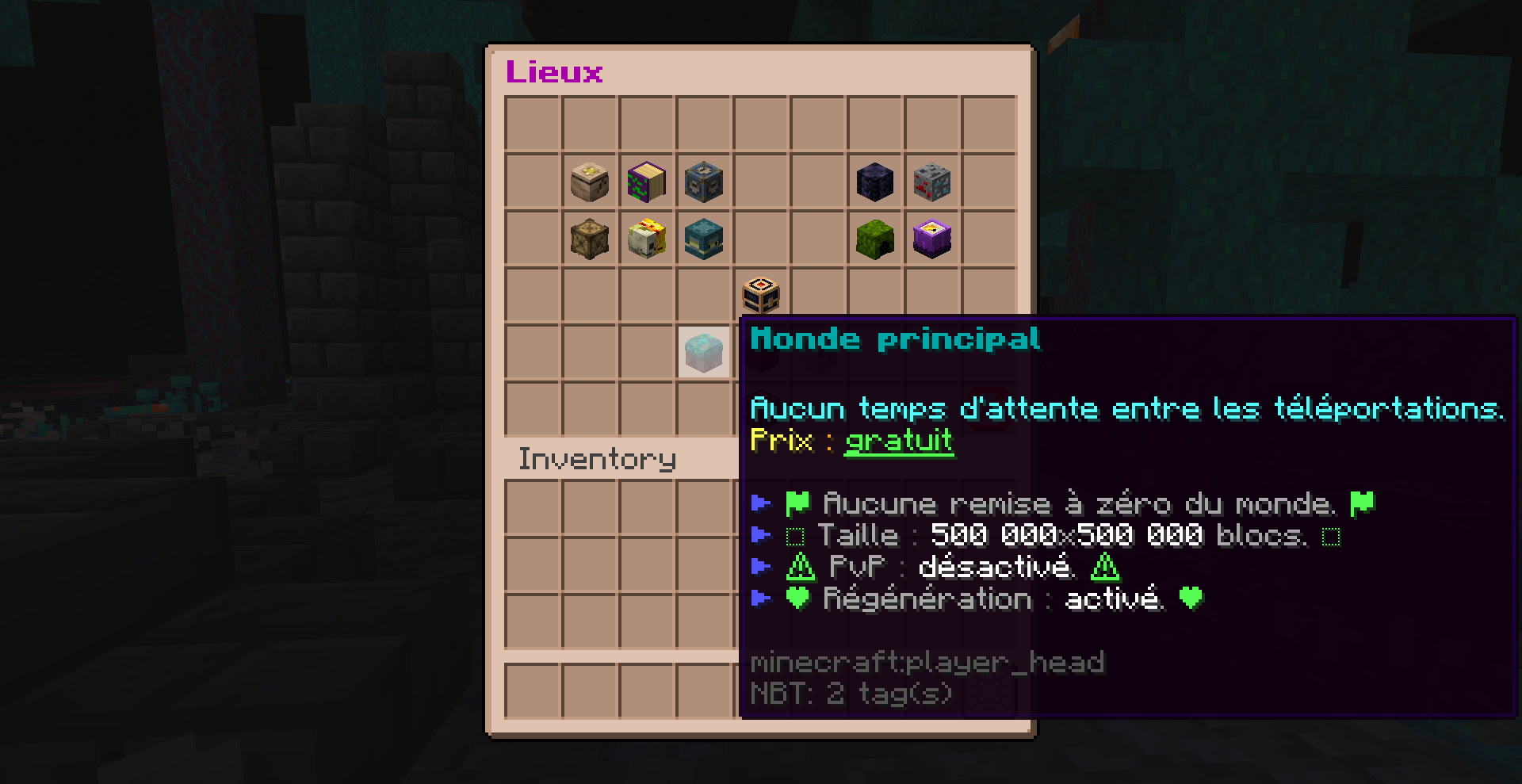Select the gray ore block with red spots
The width and height of the screenshot is (1522, 784).
931,182
